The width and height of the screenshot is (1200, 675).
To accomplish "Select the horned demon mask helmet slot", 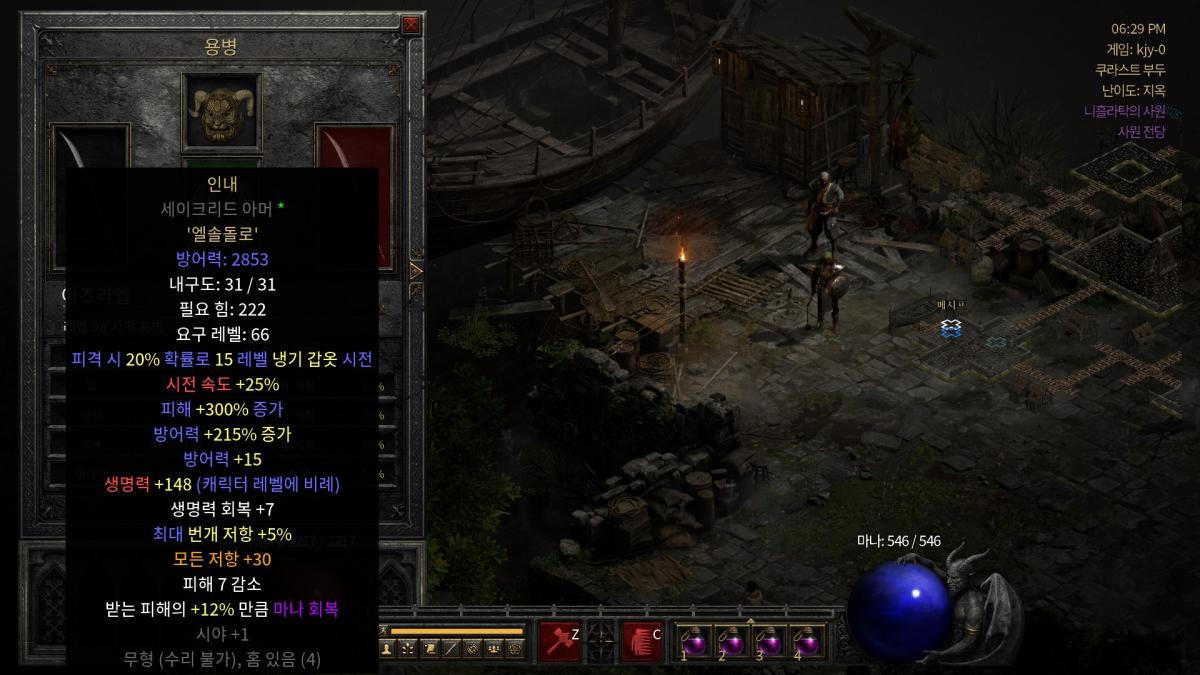I will pos(222,107).
